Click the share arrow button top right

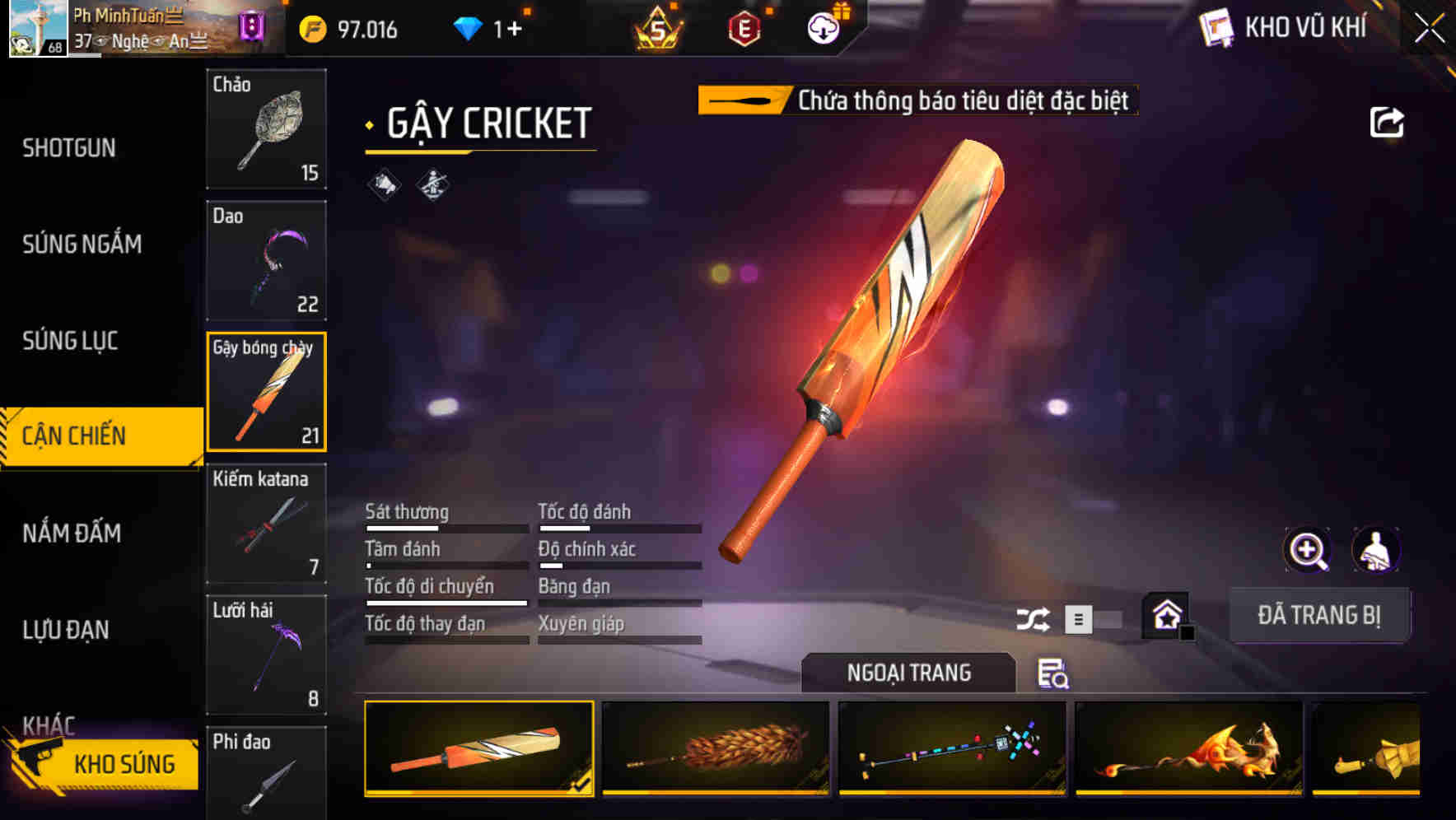click(x=1388, y=121)
